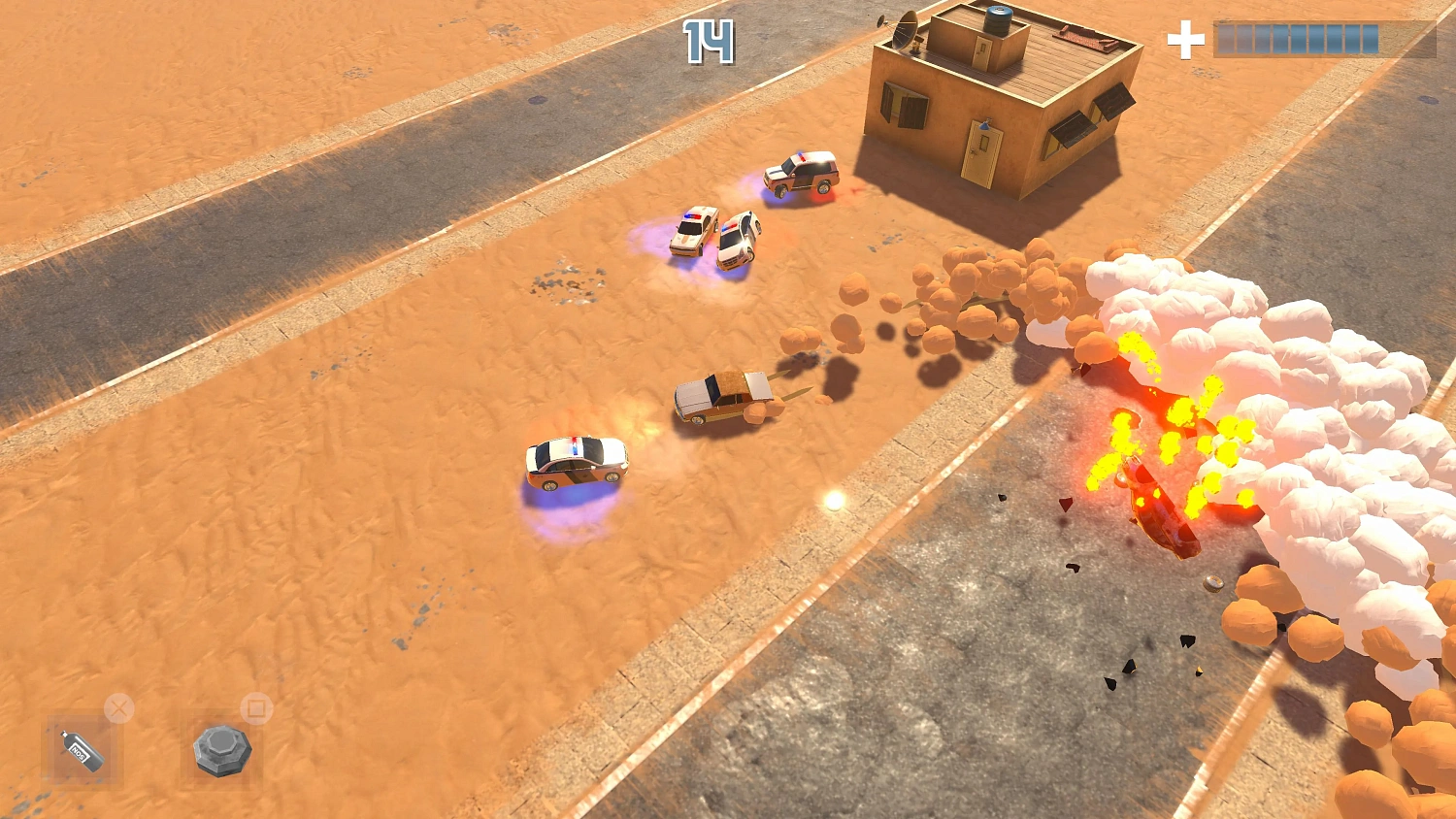
Task: Click the yellow front door of the building
Action: [983, 153]
